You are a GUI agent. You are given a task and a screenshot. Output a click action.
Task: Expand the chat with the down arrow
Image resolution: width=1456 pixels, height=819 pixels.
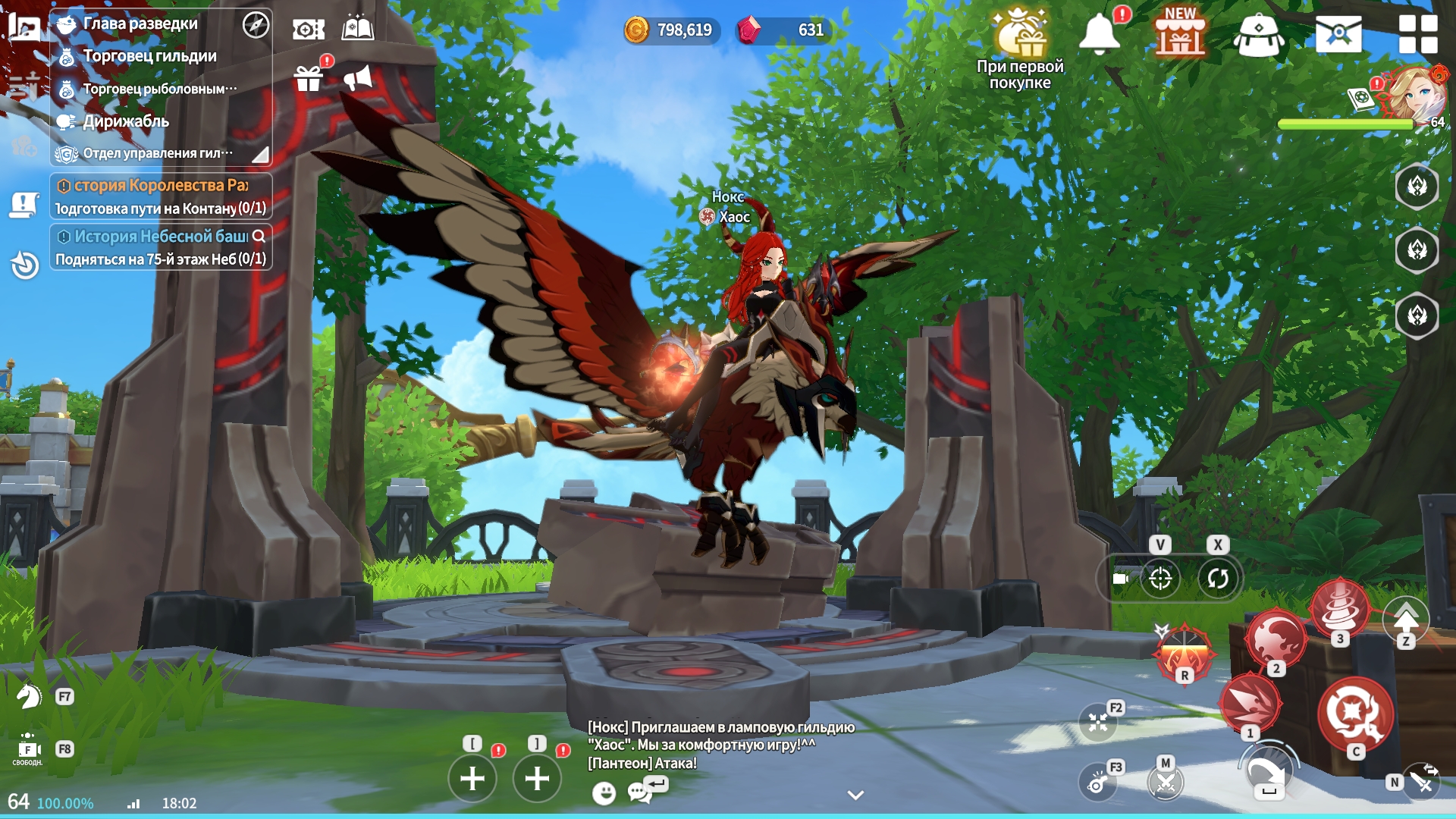(x=855, y=795)
